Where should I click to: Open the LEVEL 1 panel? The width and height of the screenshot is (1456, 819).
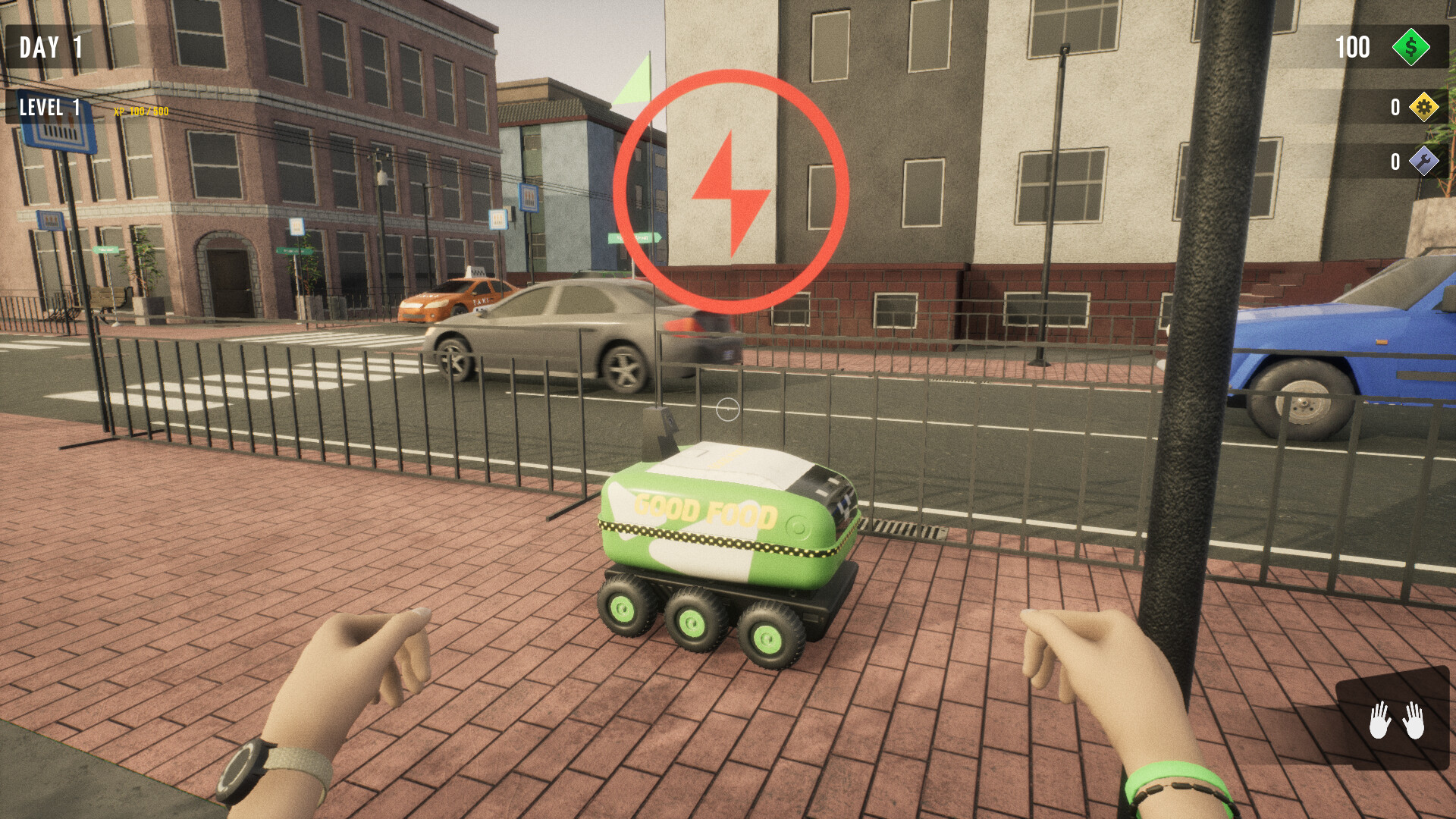(50, 108)
